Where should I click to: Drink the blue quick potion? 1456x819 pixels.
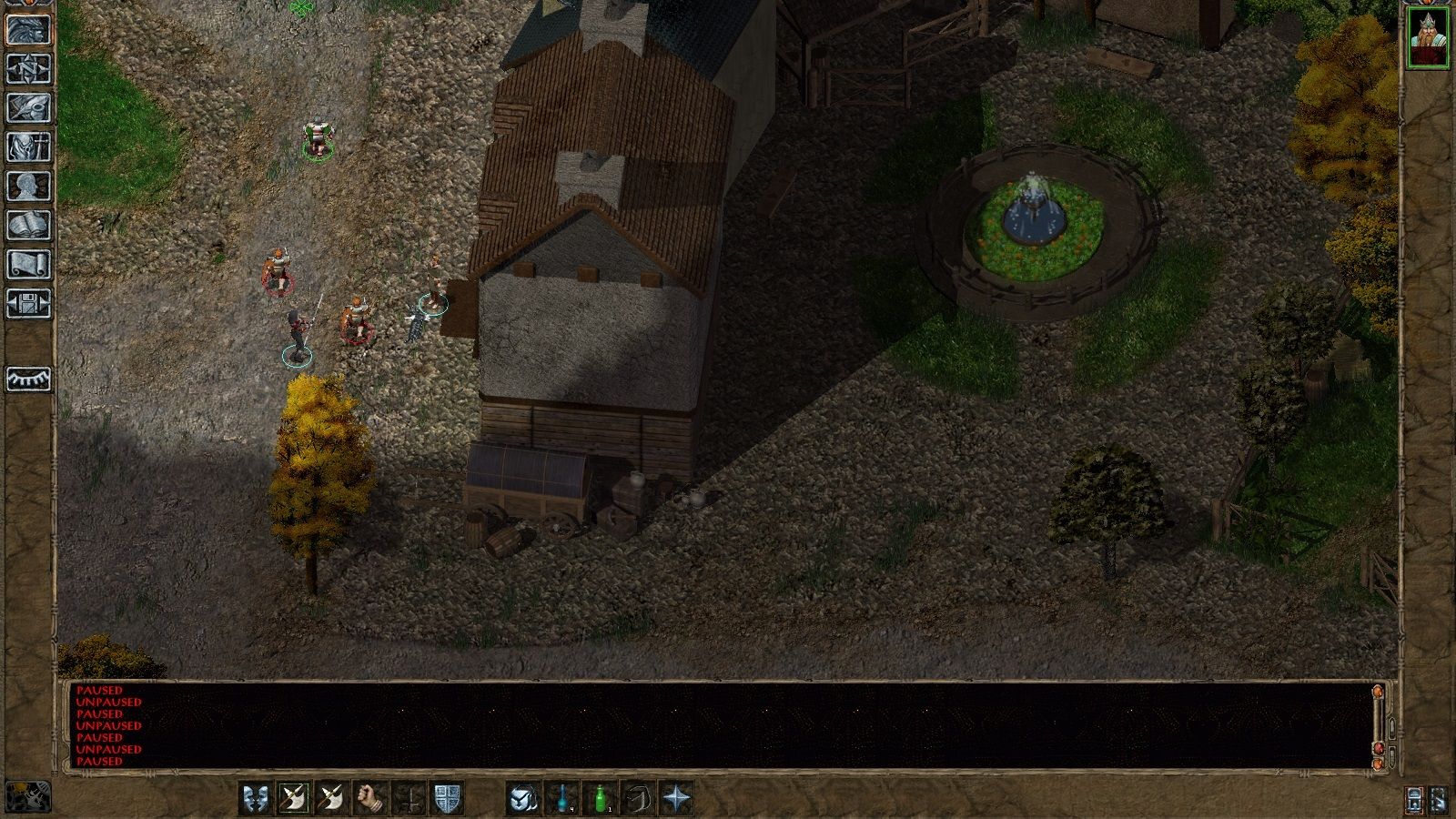[x=561, y=799]
